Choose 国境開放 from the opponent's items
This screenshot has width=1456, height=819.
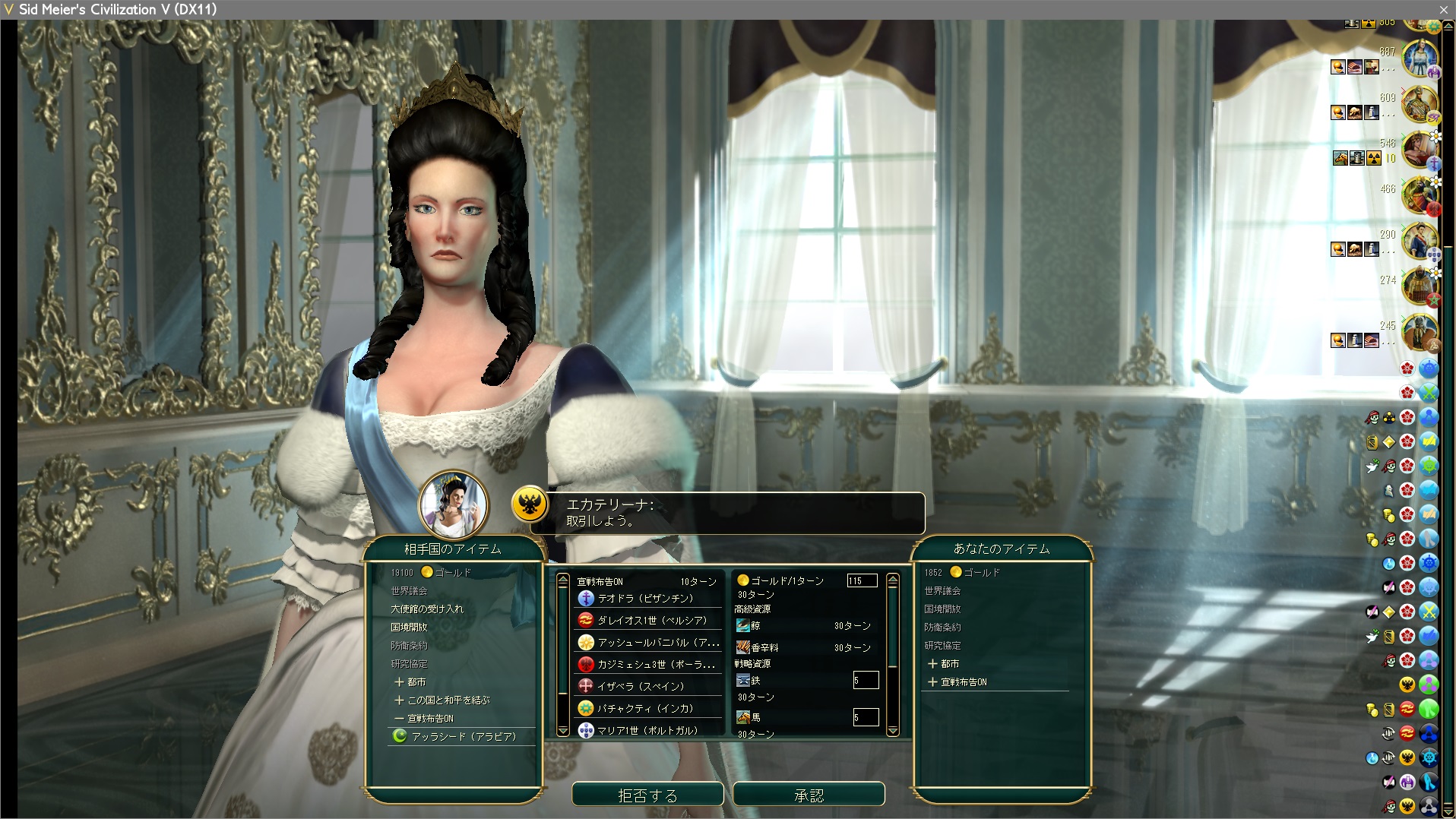[x=409, y=627]
